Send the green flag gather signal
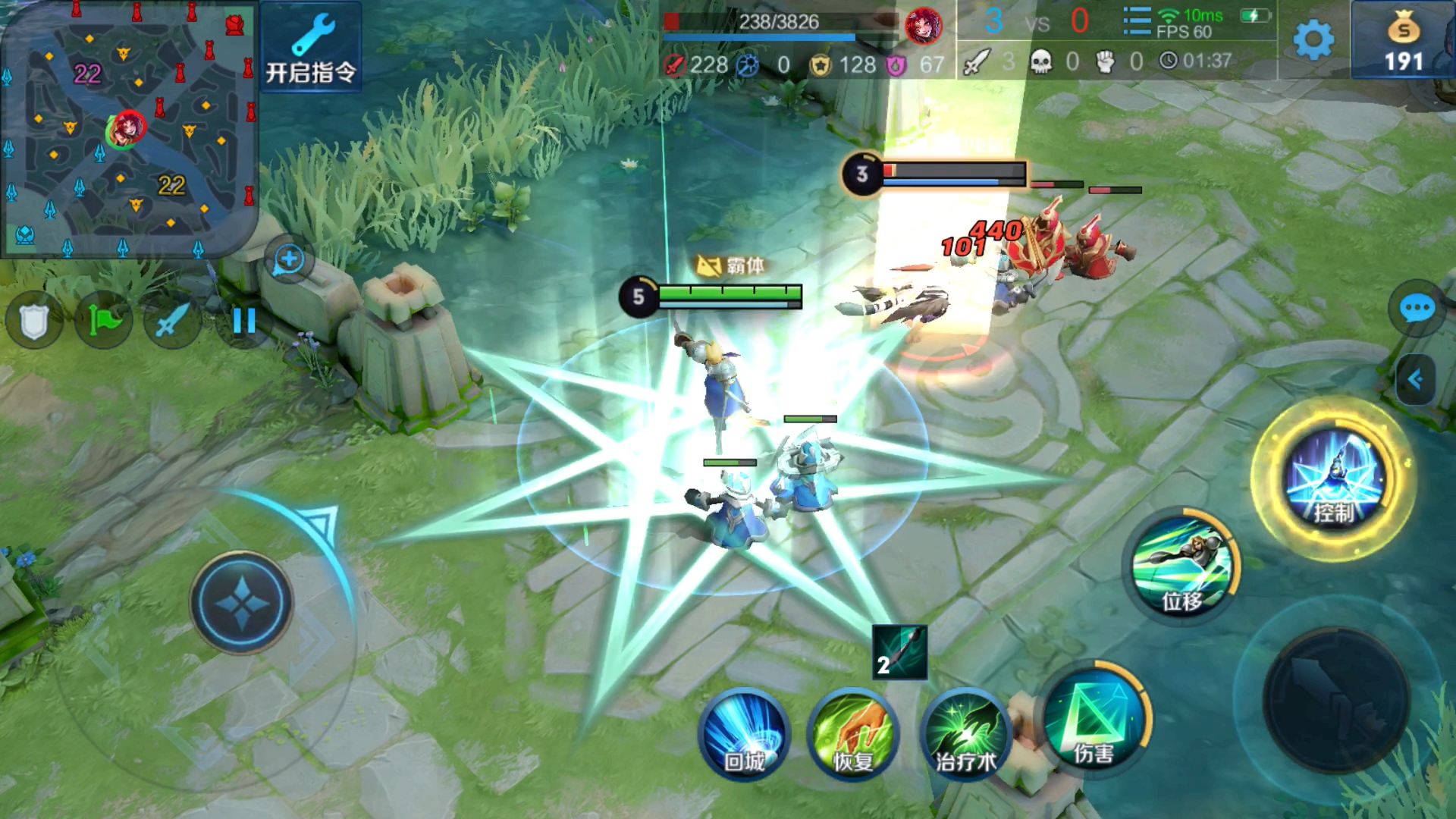This screenshot has height=819, width=1456. click(103, 322)
